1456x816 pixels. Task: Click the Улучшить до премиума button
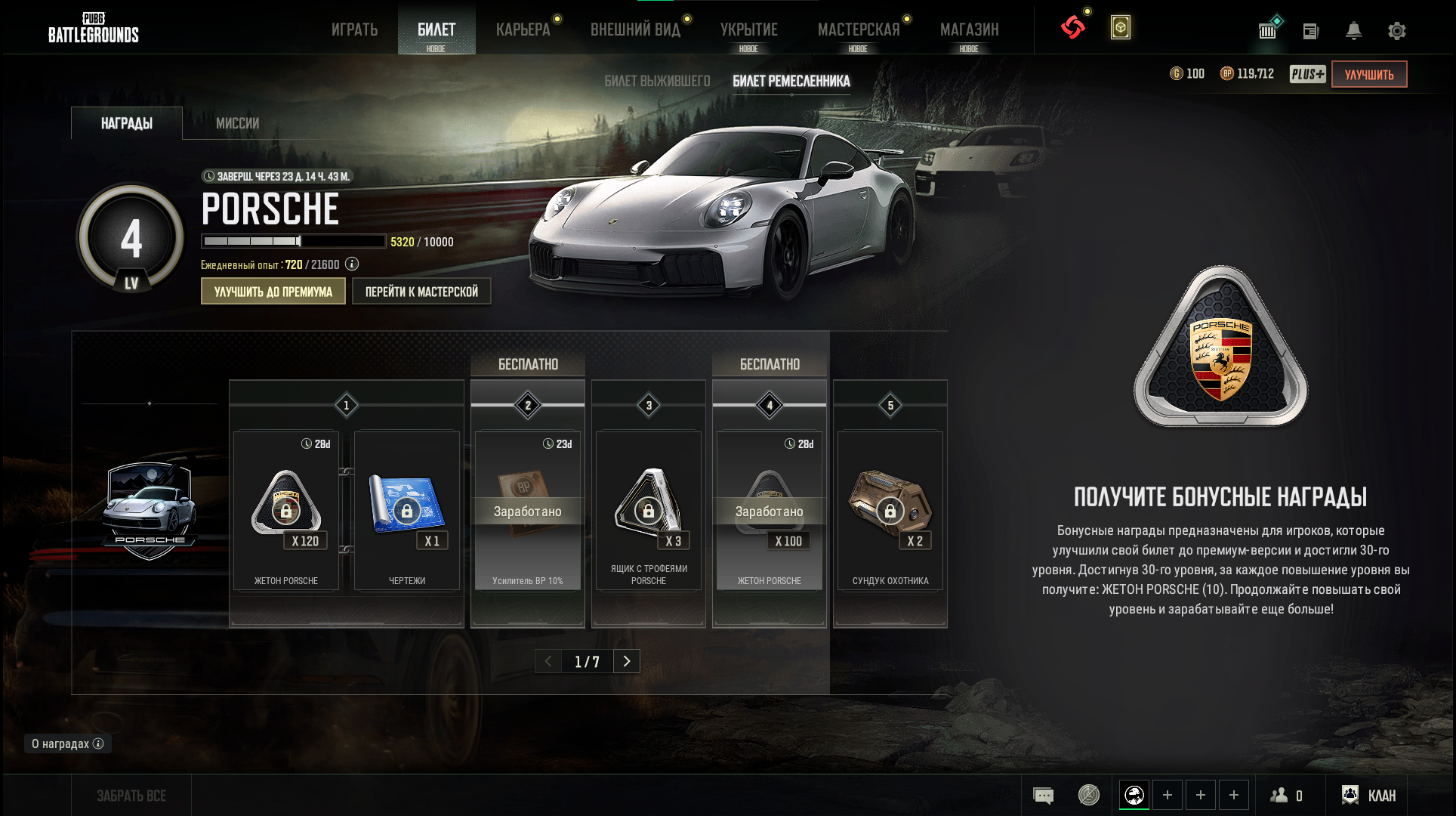coord(273,292)
